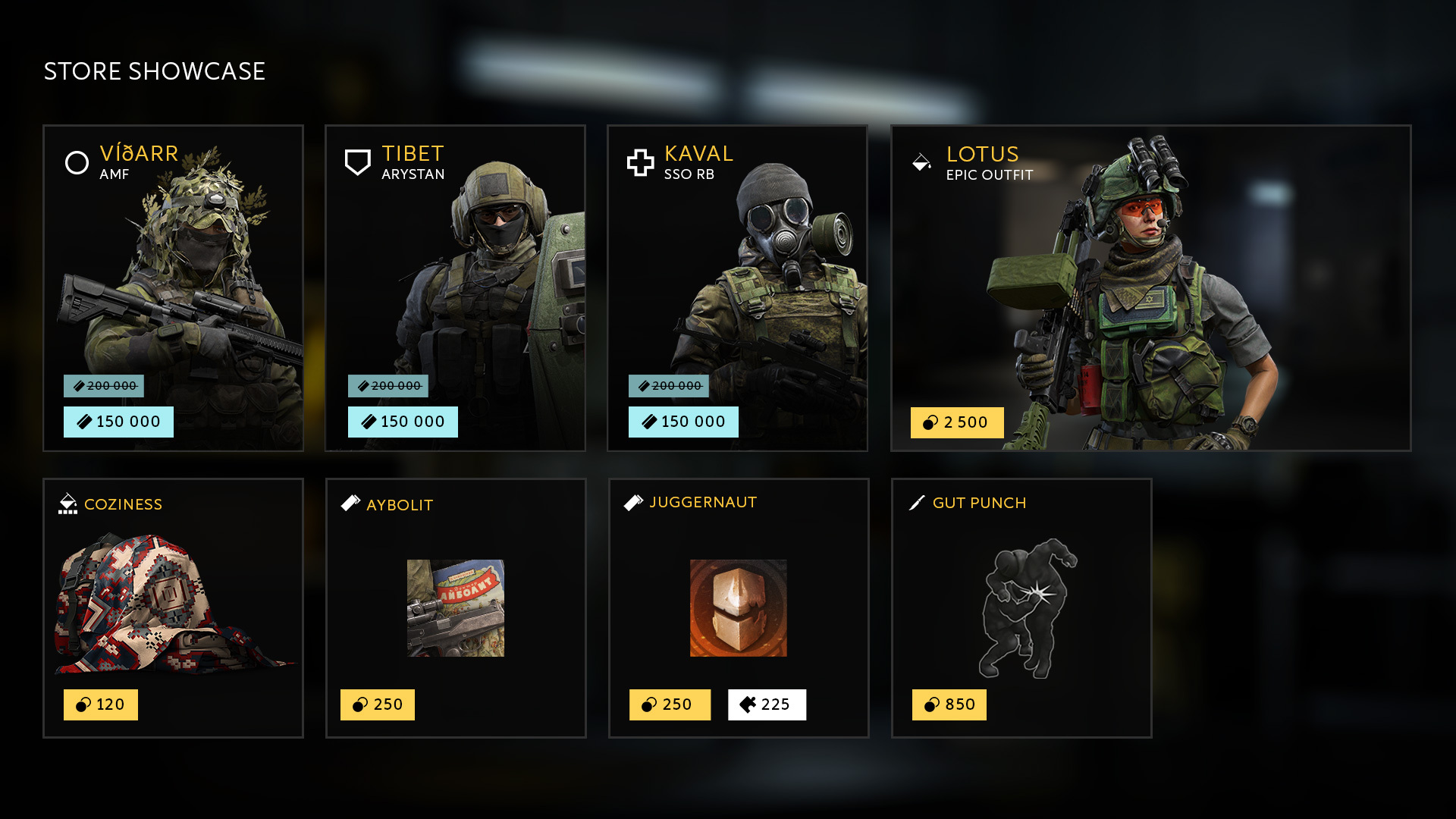
Task: Buy Coziness for 120 coins
Action: click(101, 704)
